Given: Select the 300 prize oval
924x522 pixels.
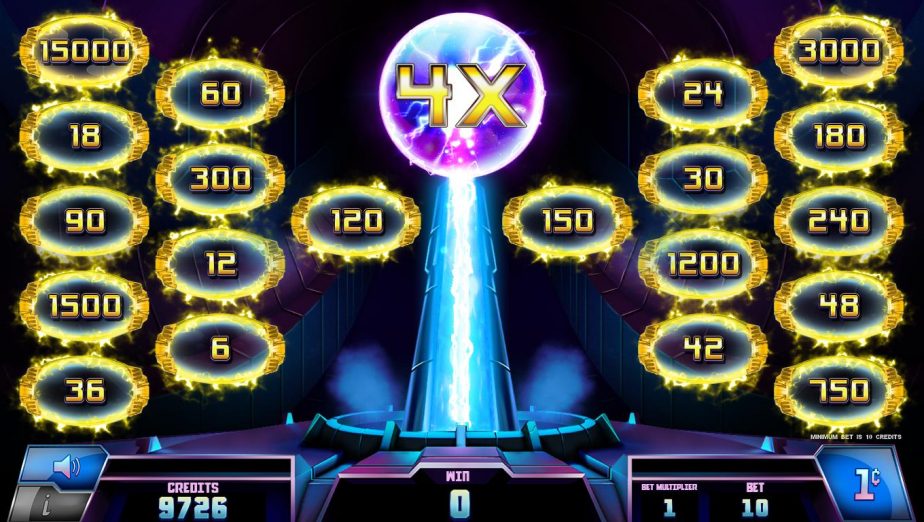Looking at the screenshot, I should click(220, 179).
